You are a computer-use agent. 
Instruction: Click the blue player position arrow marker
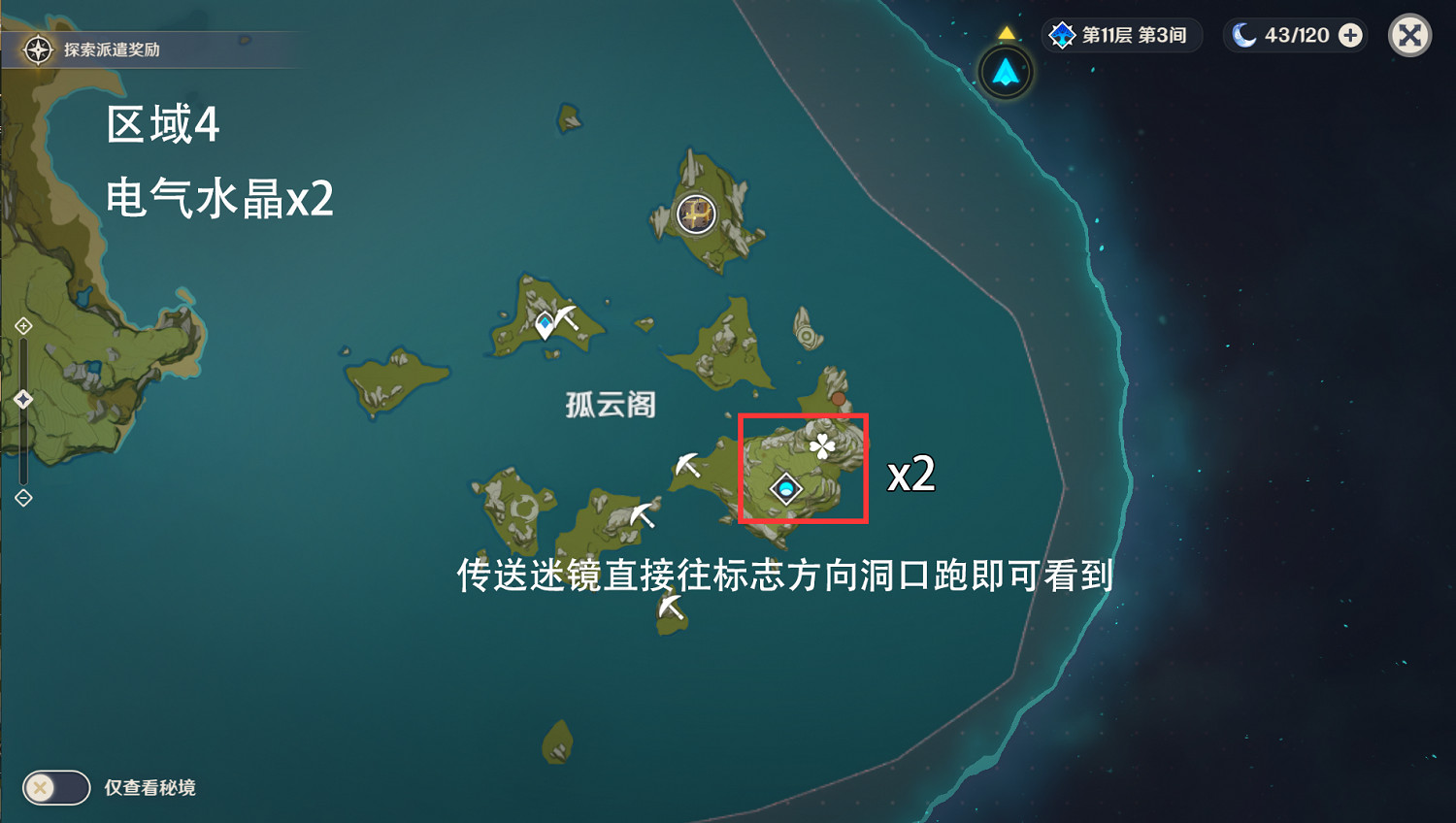[x=1005, y=72]
